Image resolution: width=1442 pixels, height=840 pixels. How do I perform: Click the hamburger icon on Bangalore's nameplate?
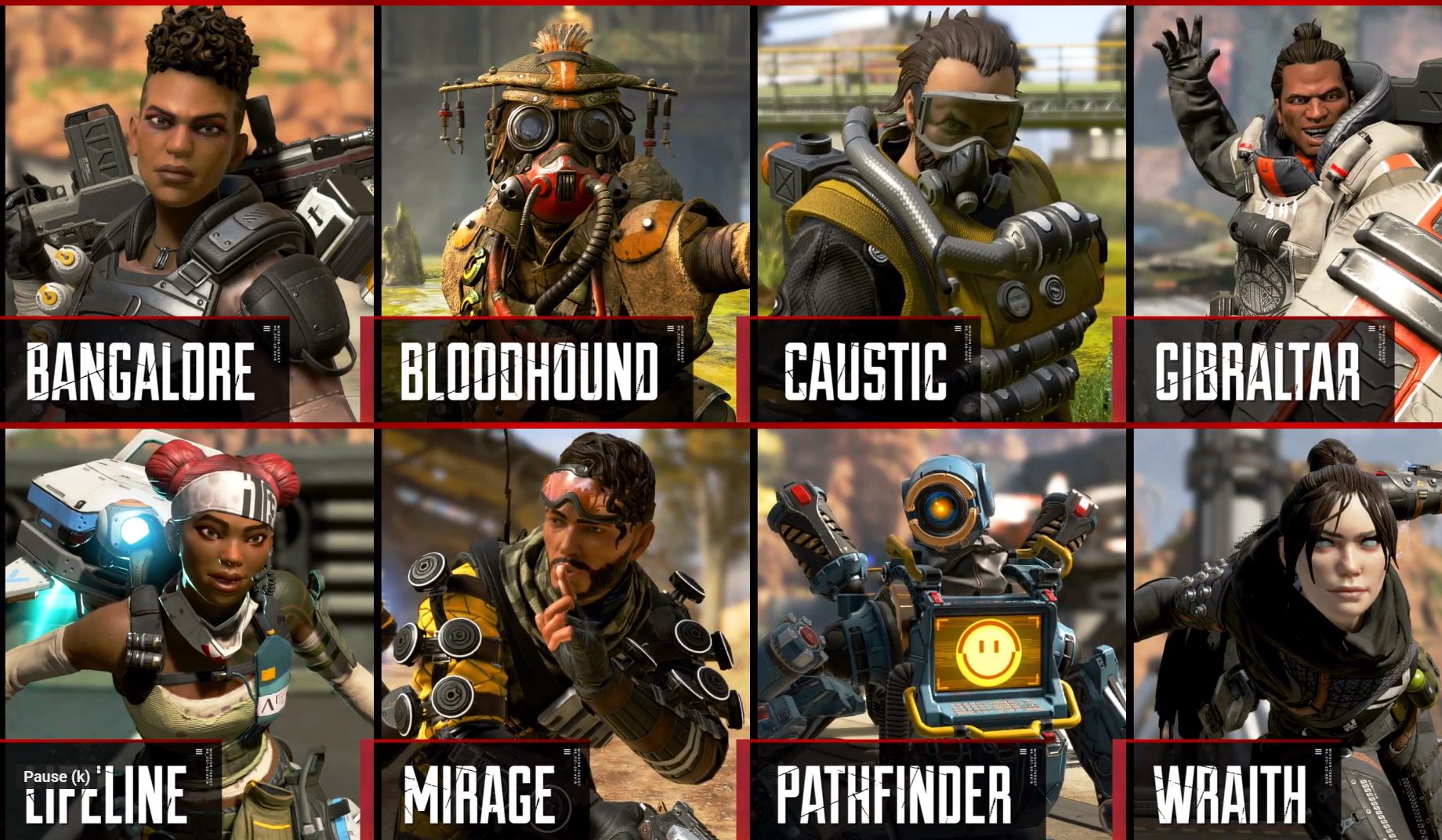click(267, 330)
